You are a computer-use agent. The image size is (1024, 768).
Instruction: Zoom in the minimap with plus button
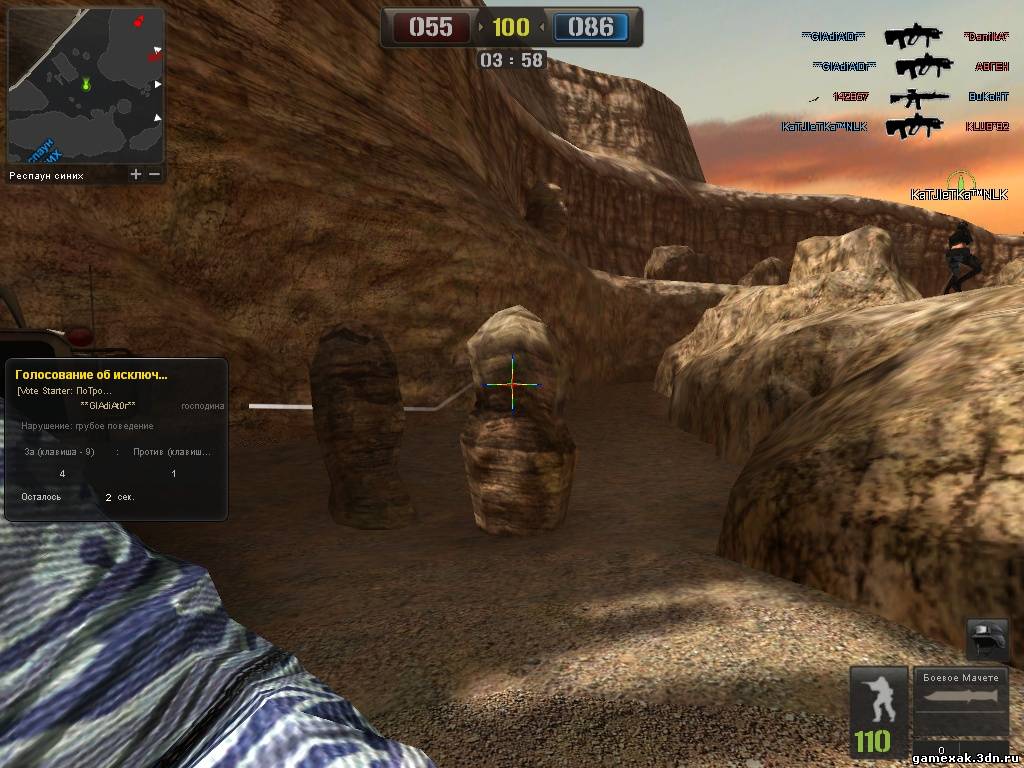[x=136, y=174]
